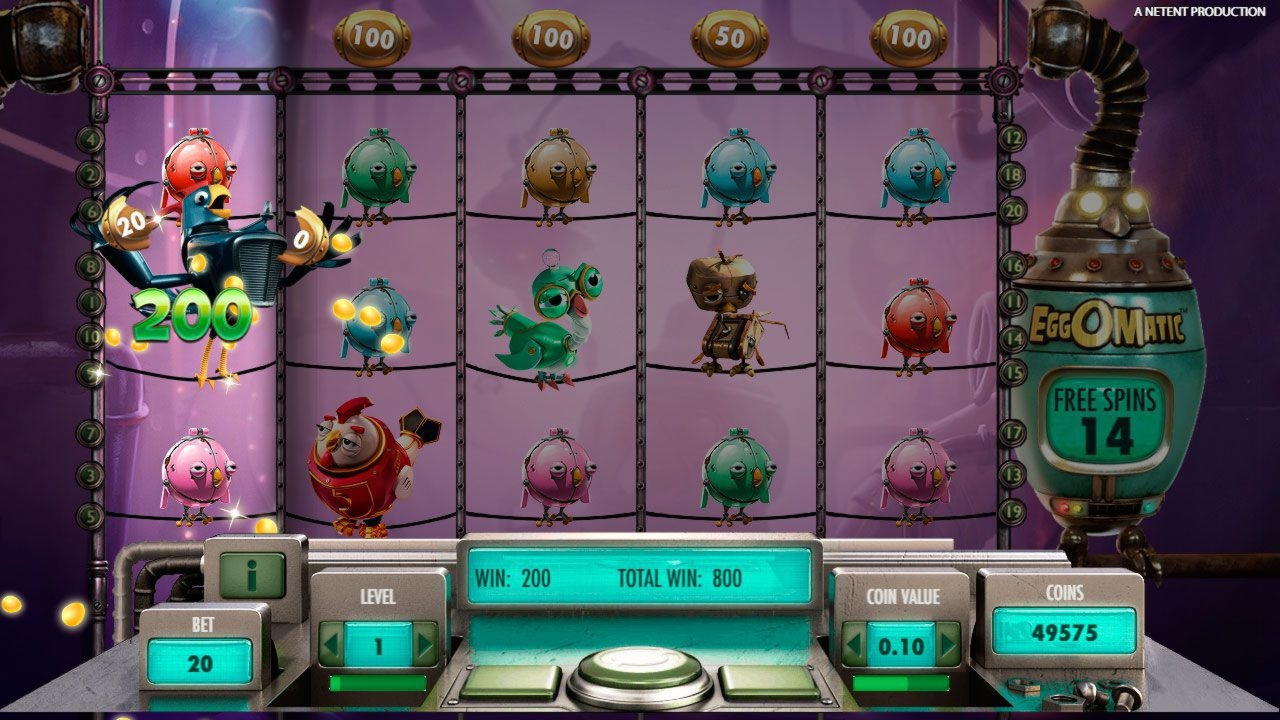
Task: Raise the coin value with right arrow
Action: pos(947,644)
